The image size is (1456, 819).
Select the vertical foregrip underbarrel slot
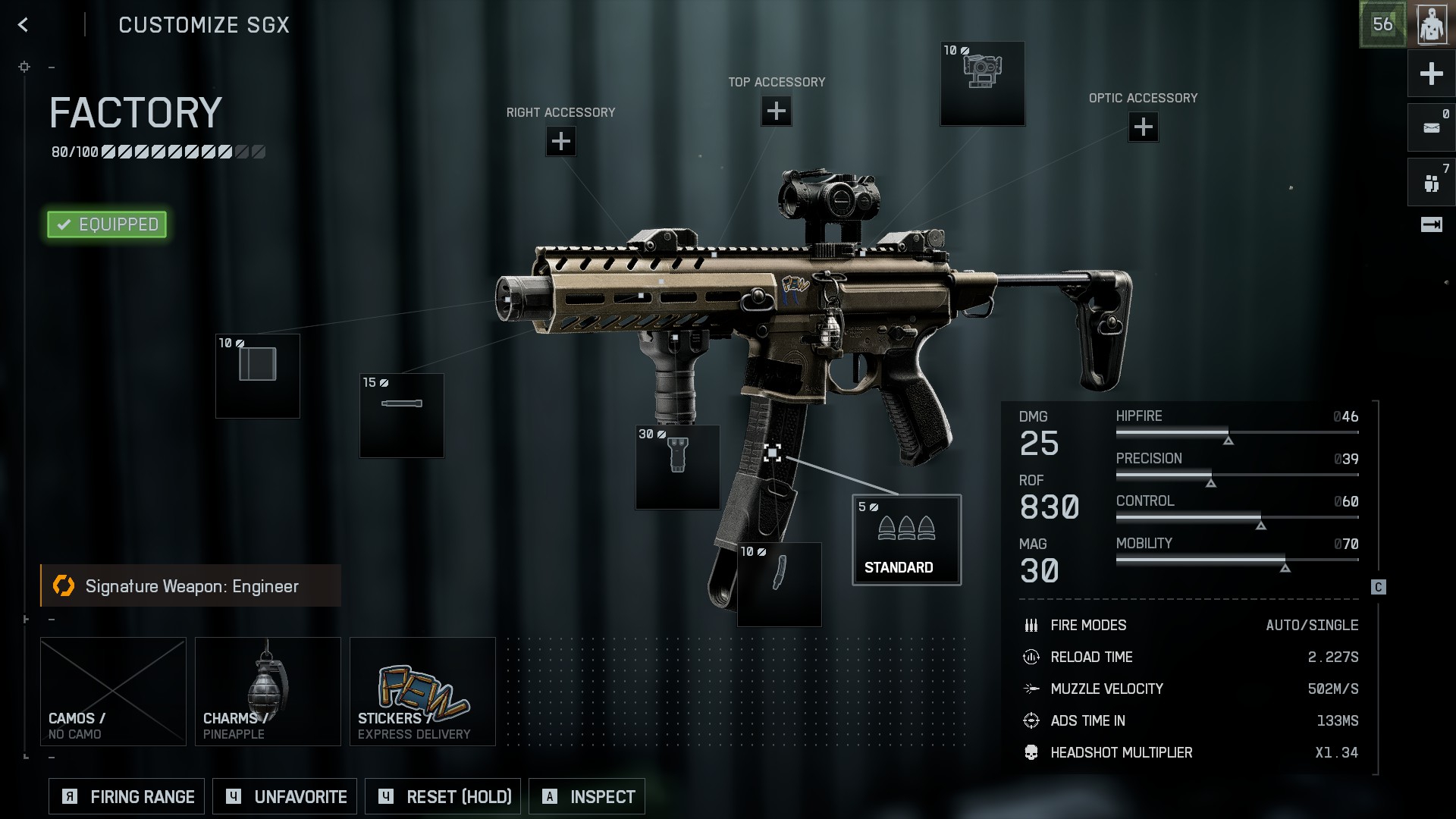coord(677,467)
